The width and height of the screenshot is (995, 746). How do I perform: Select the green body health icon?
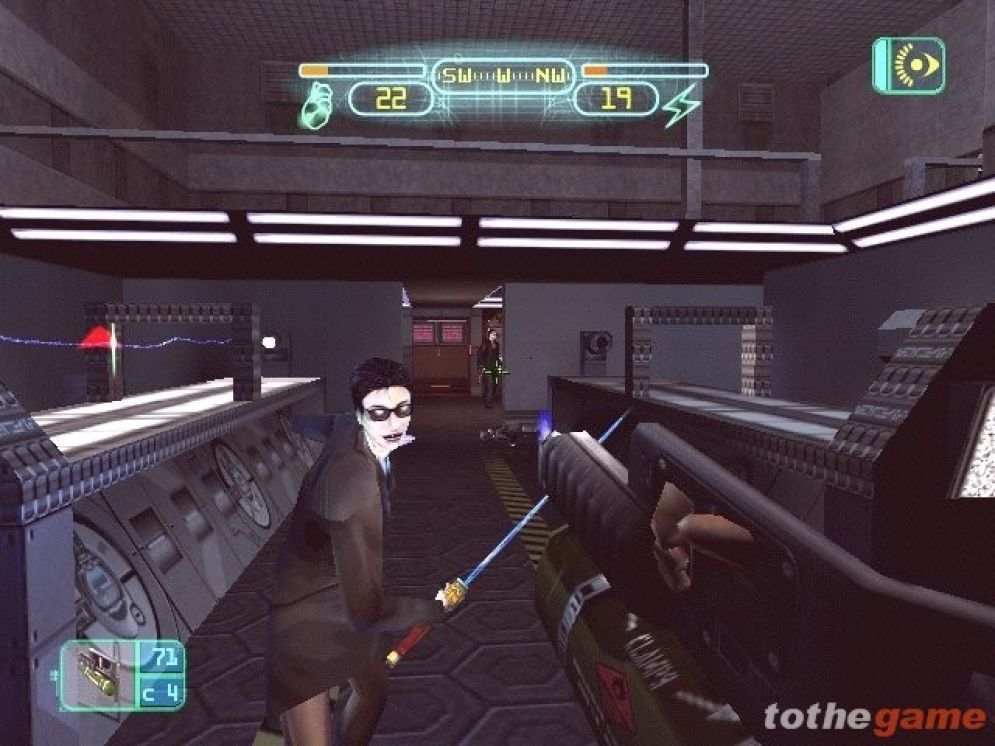coord(316,104)
